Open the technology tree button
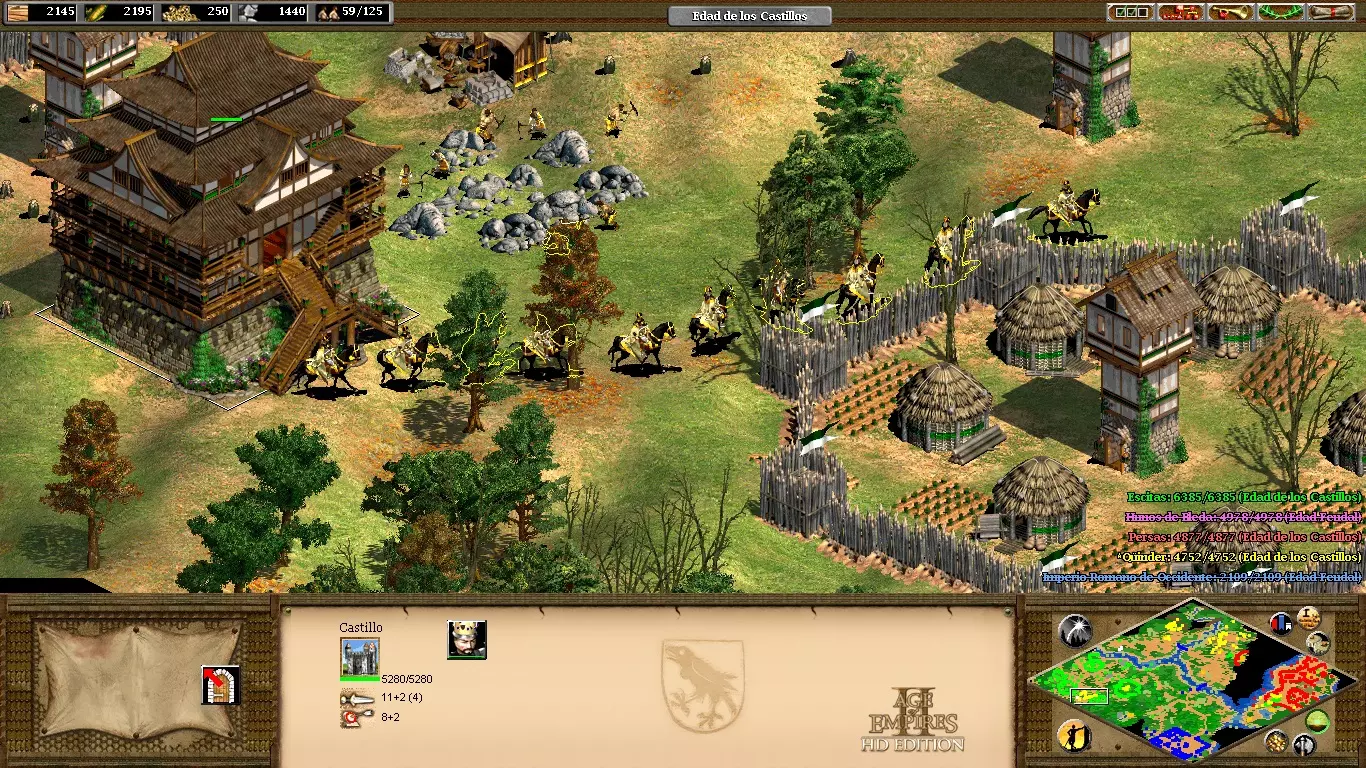Screen dimensions: 1366x768 pyautogui.click(x=1180, y=13)
